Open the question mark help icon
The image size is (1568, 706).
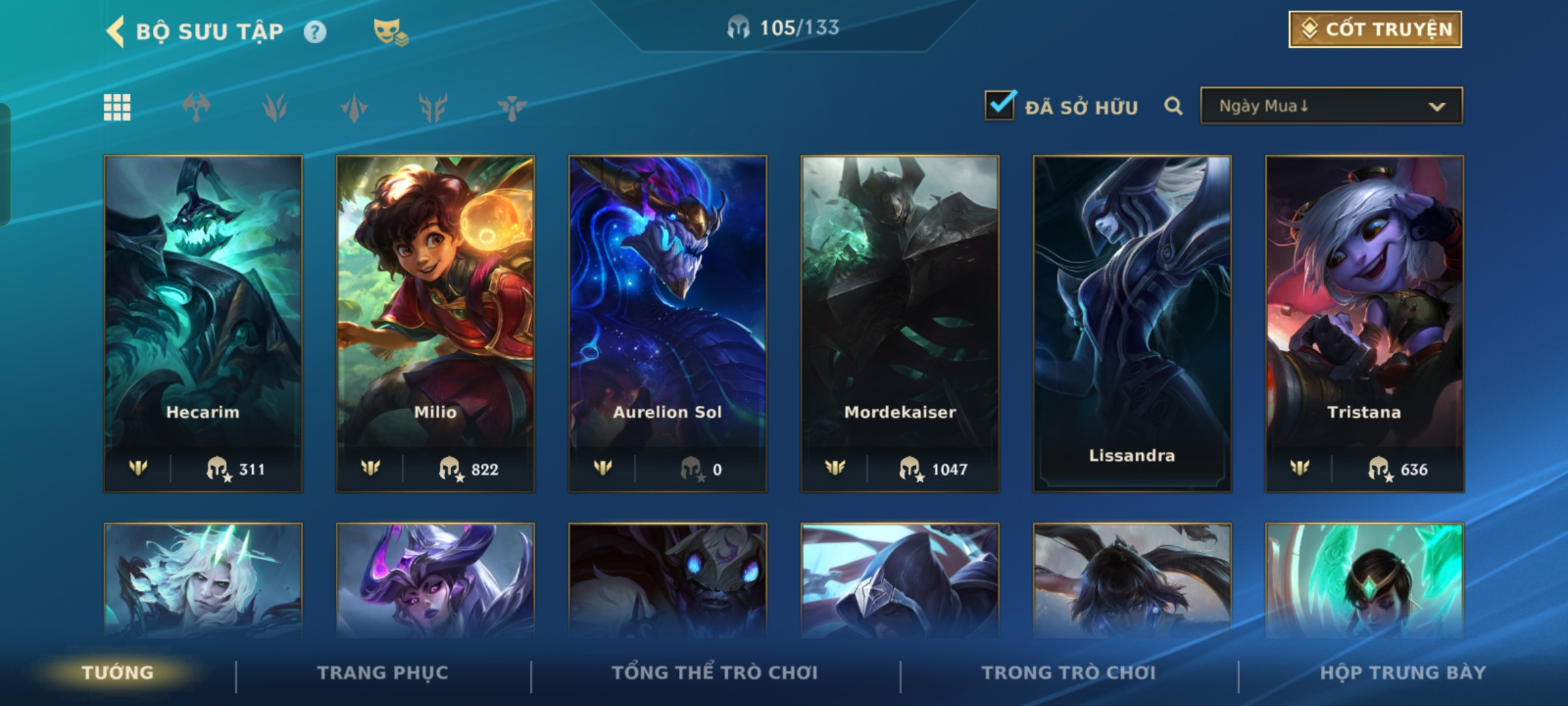coord(315,32)
